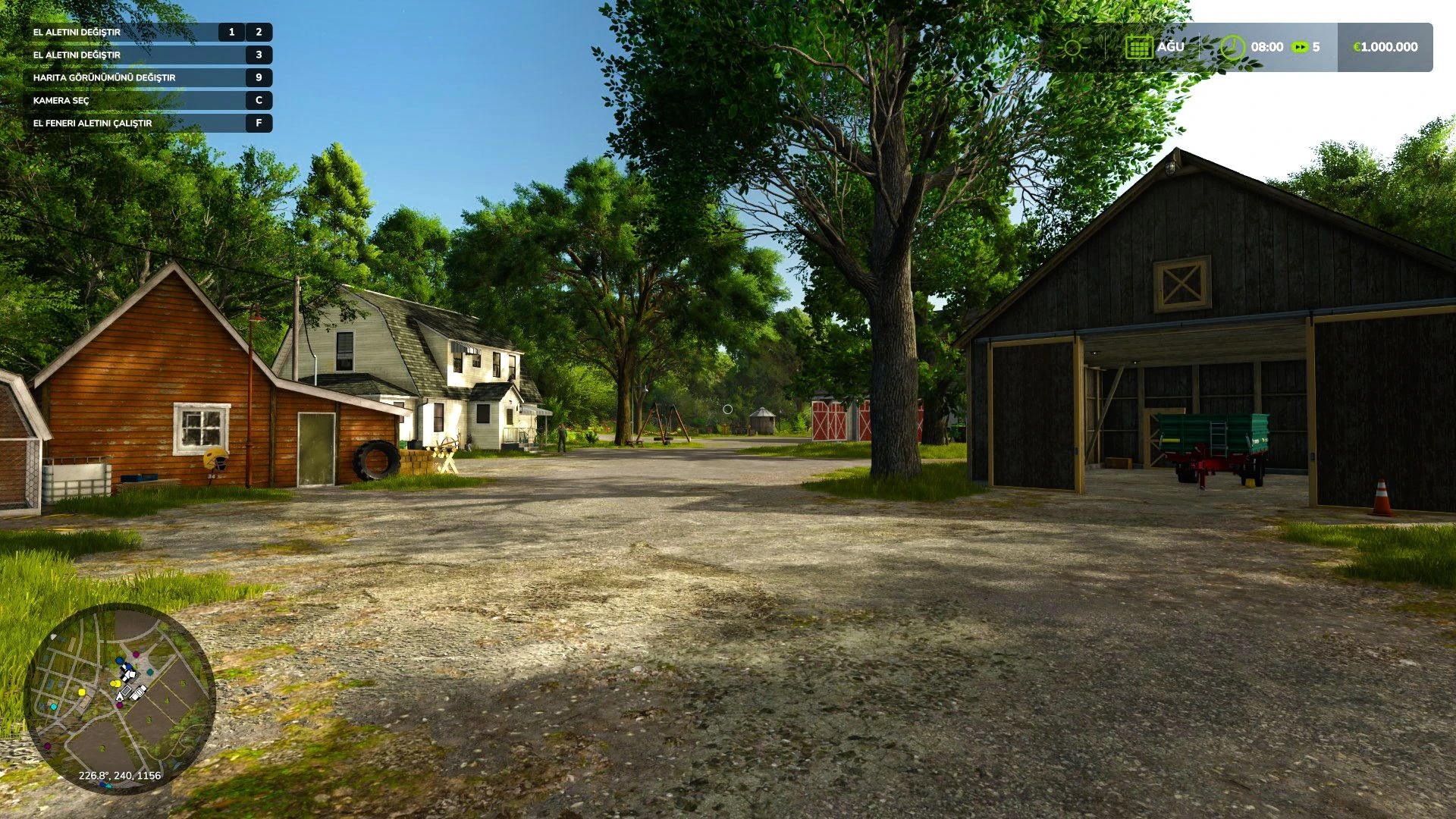Click the fast-forward time speed icon
The image size is (1456, 819).
[x=1301, y=47]
